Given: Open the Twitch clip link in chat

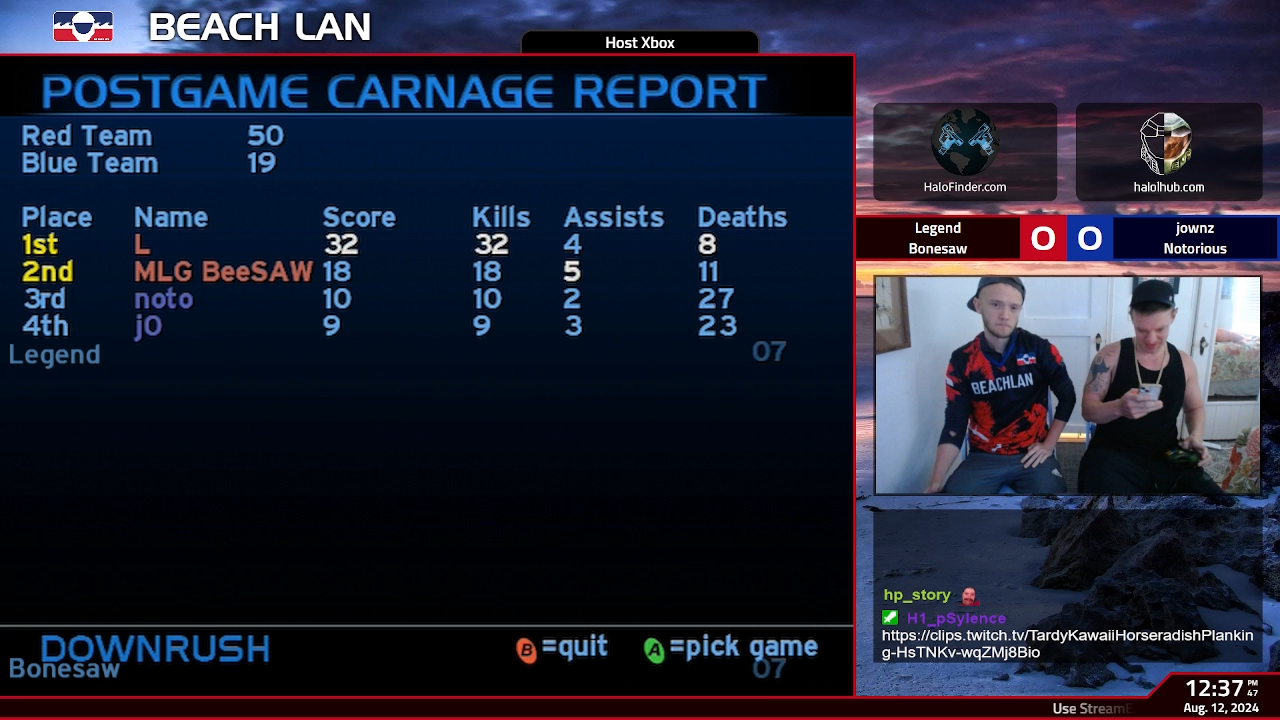Looking at the screenshot, I should [1066, 644].
